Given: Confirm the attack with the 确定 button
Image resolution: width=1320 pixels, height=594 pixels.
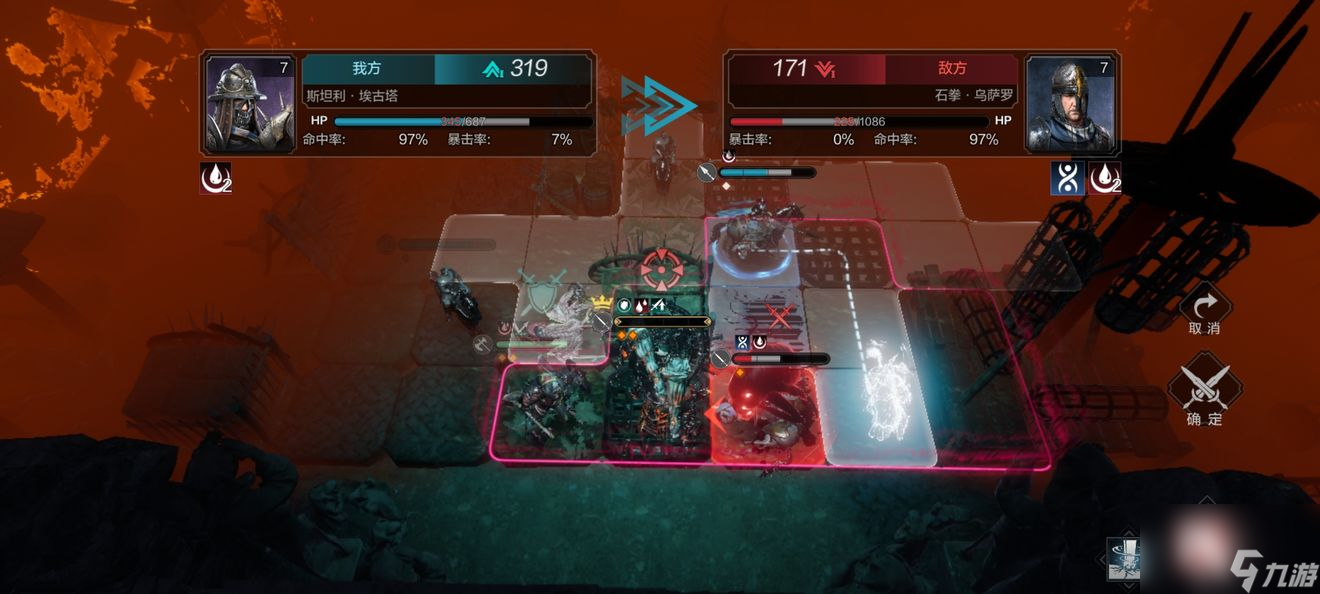Looking at the screenshot, I should tap(1204, 392).
